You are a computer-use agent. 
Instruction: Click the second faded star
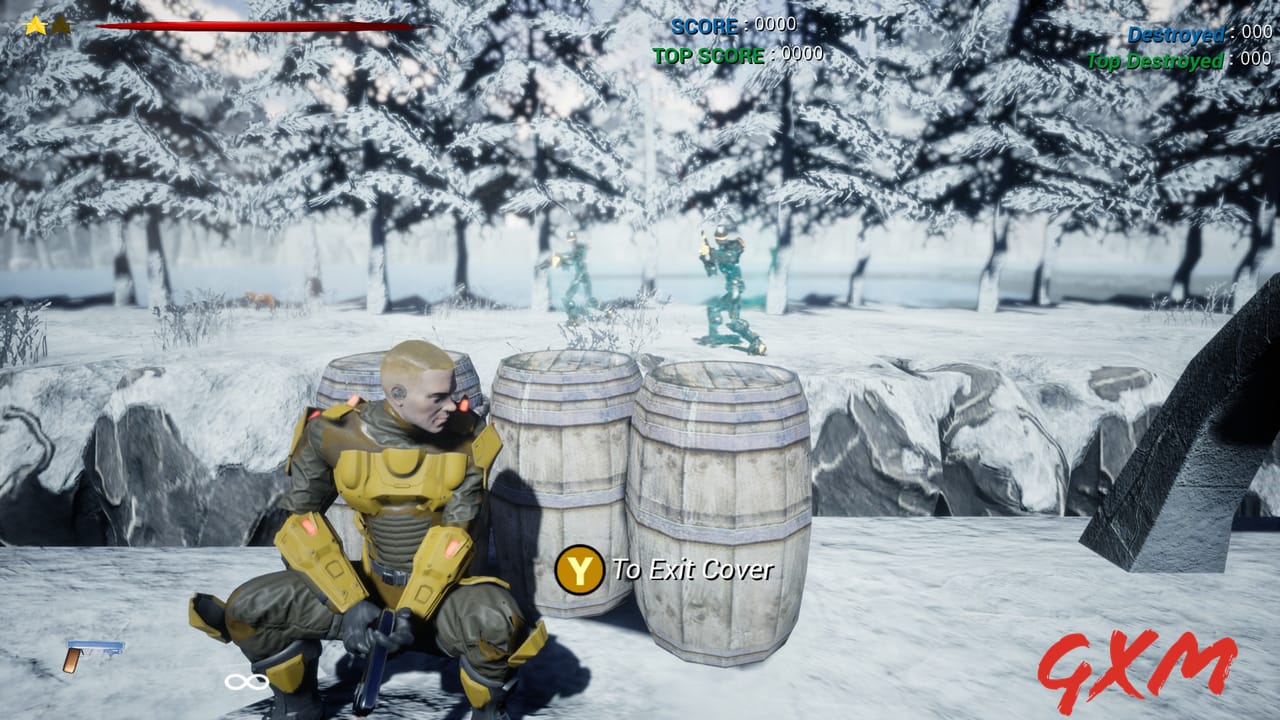[62, 27]
